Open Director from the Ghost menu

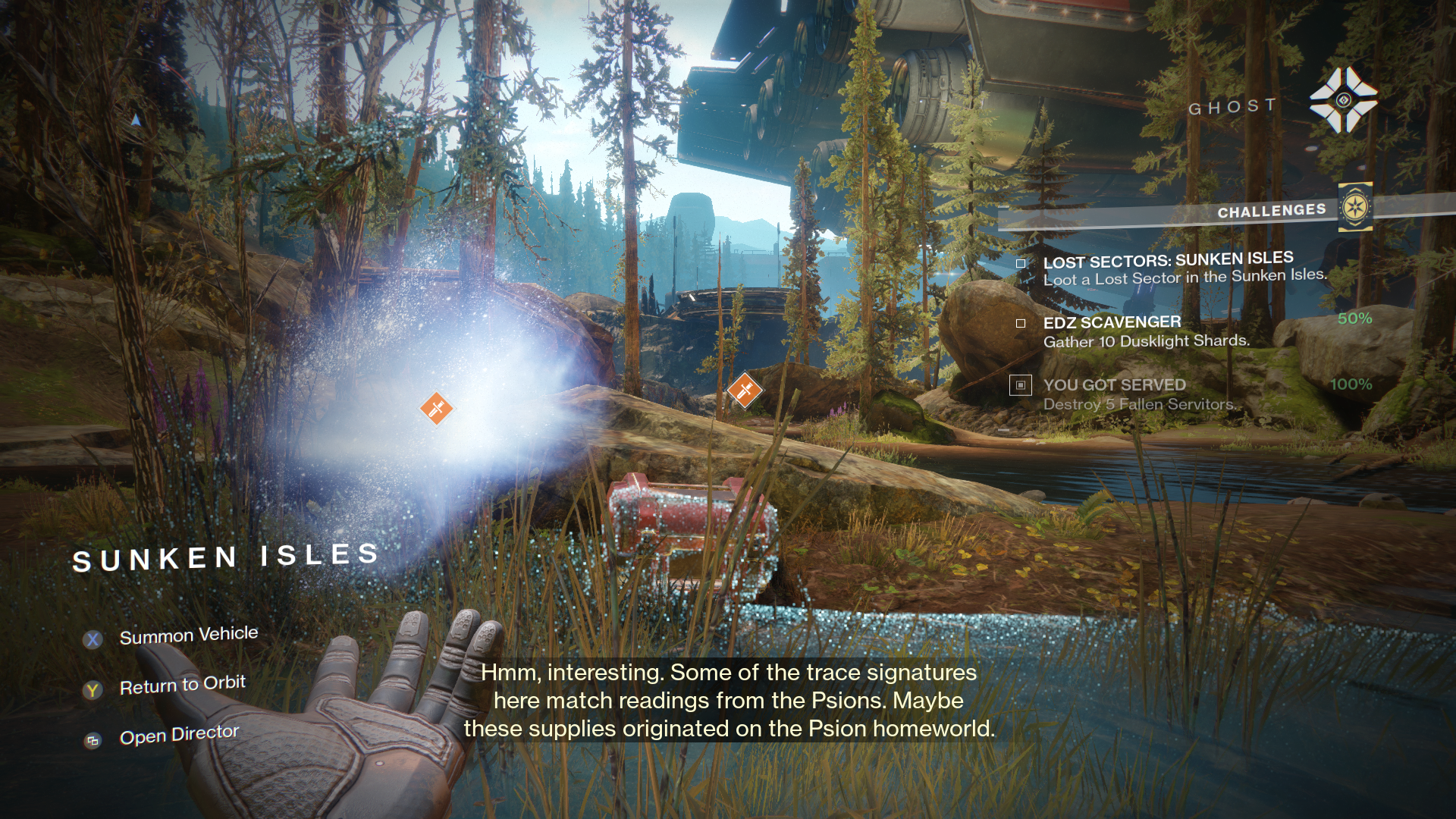click(x=179, y=735)
